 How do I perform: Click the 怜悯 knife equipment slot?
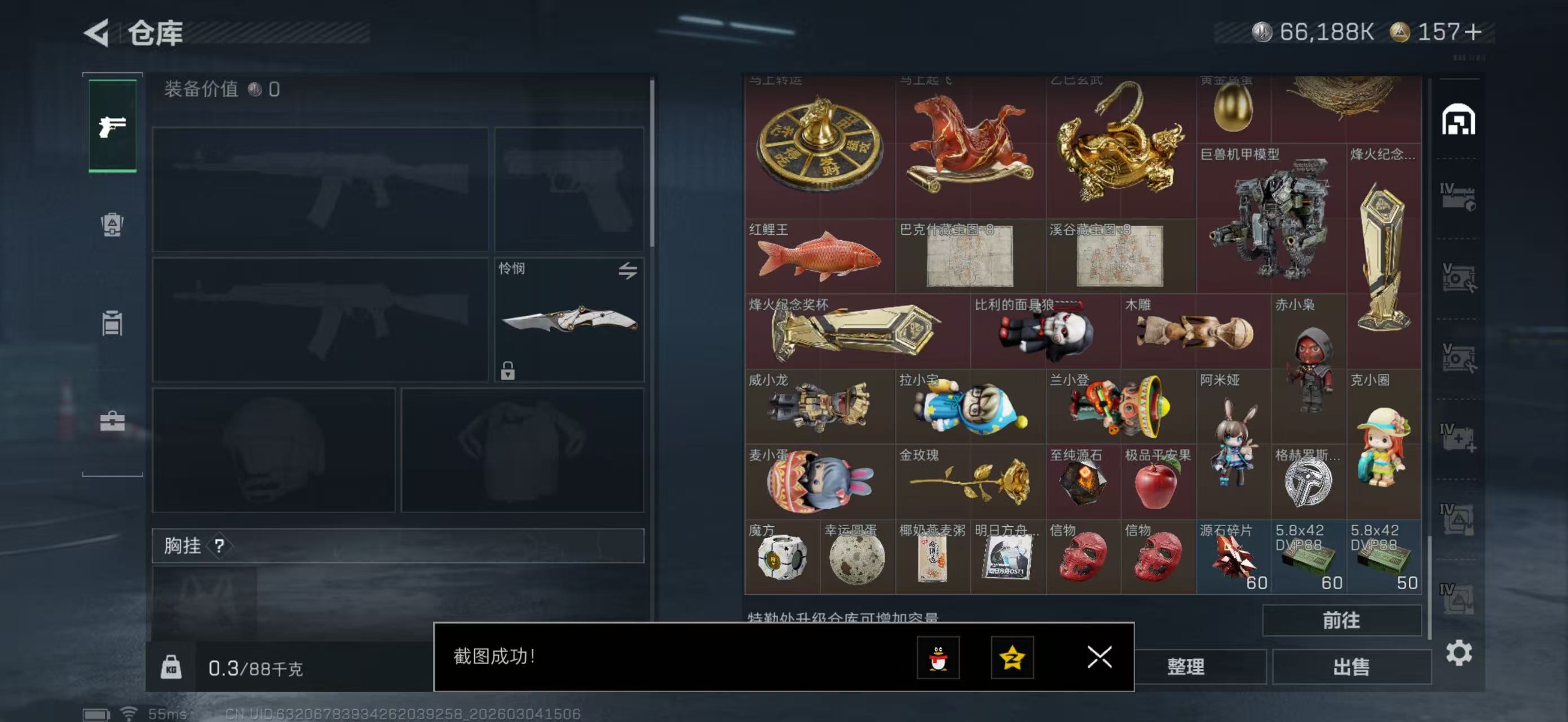(568, 320)
